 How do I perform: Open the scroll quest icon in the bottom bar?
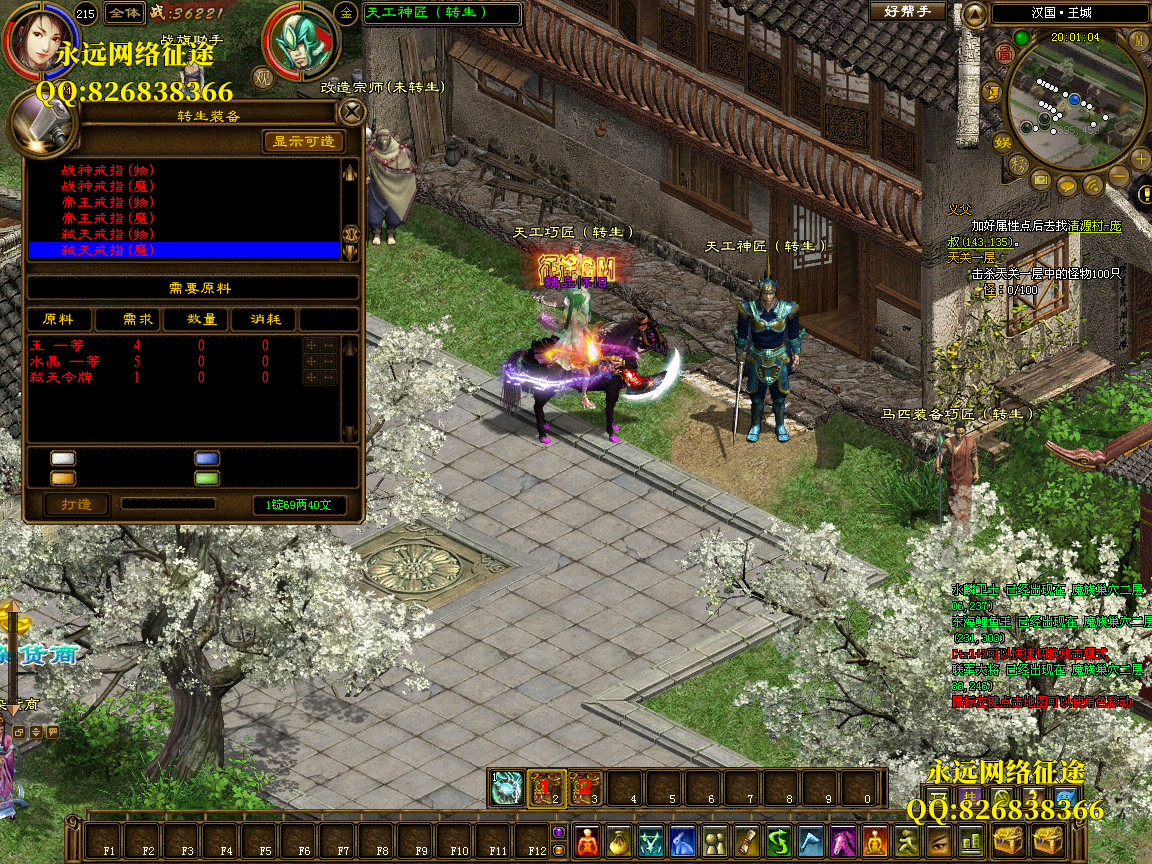point(747,841)
